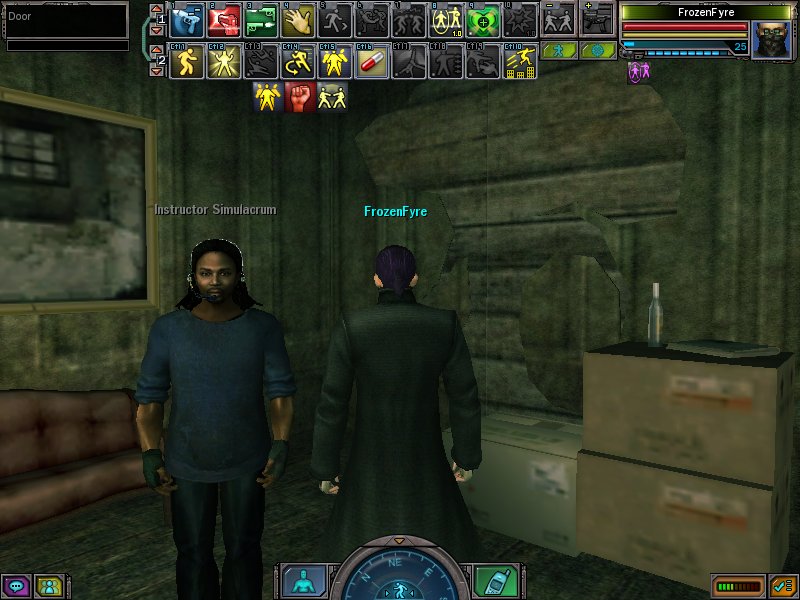Toggle the green crosshair target button
The width and height of the screenshot is (800, 600).
(598, 50)
